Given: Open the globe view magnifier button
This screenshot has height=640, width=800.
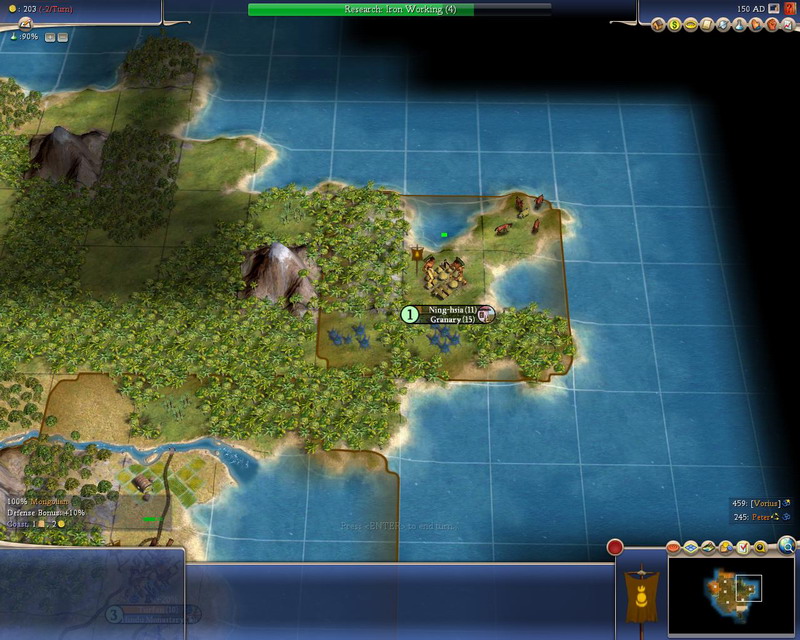Looking at the screenshot, I should [x=787, y=545].
